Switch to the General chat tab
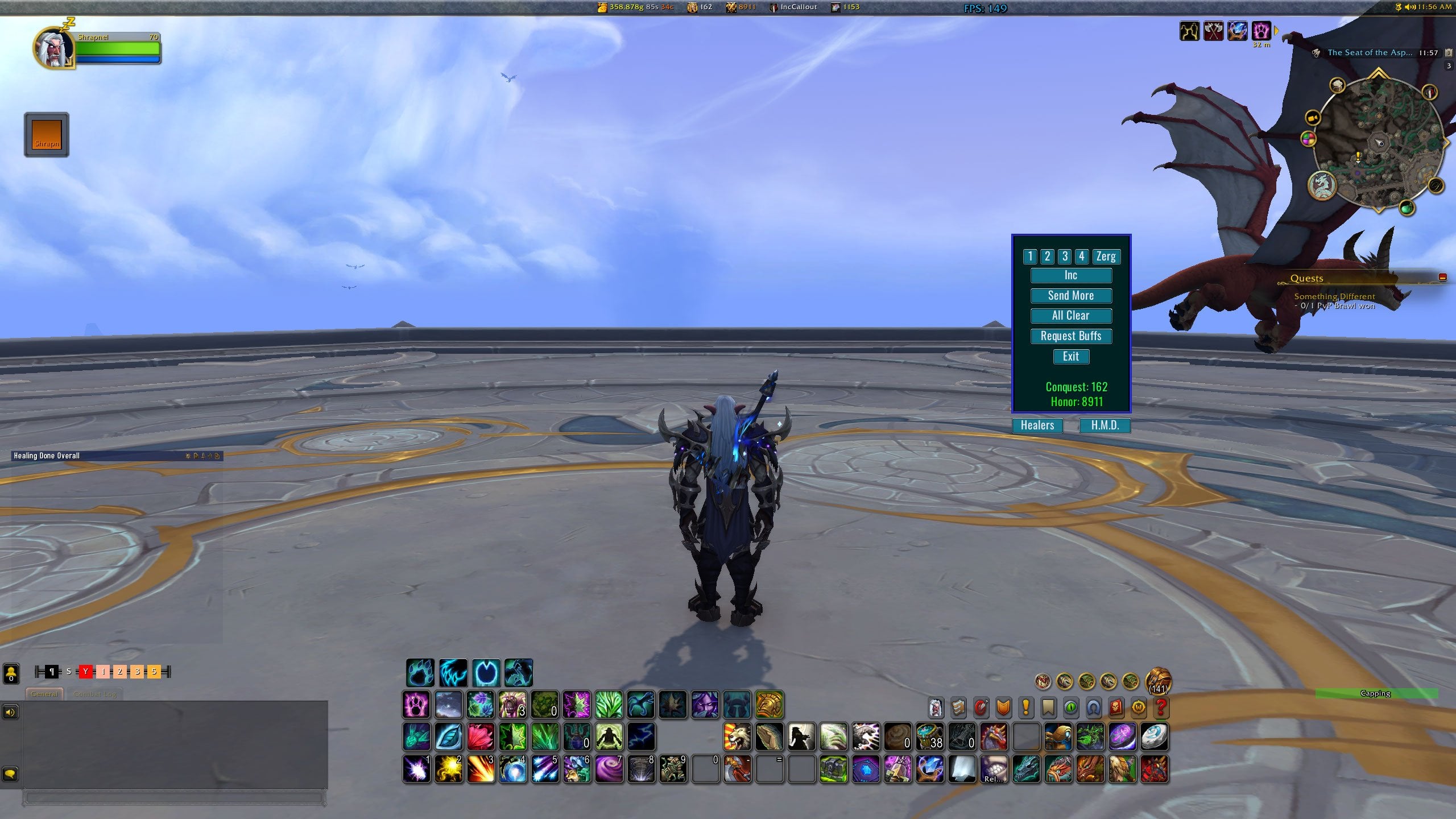The width and height of the screenshot is (1456, 819). (44, 694)
